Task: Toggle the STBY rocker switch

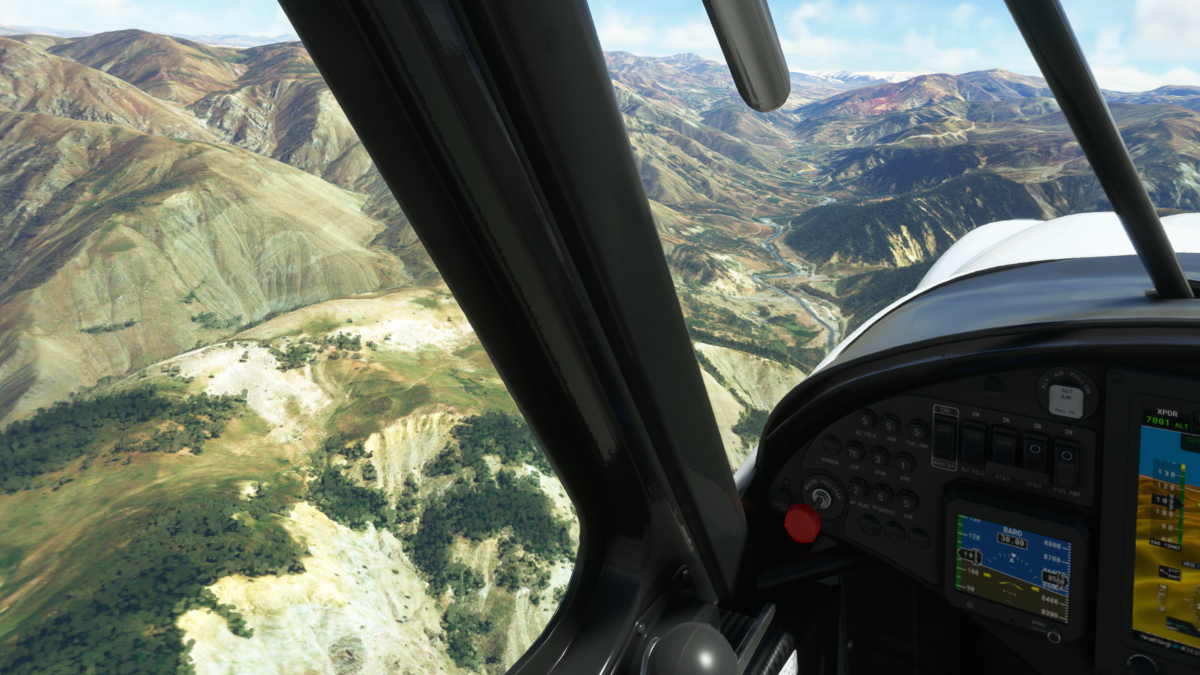Action: (x=1004, y=447)
